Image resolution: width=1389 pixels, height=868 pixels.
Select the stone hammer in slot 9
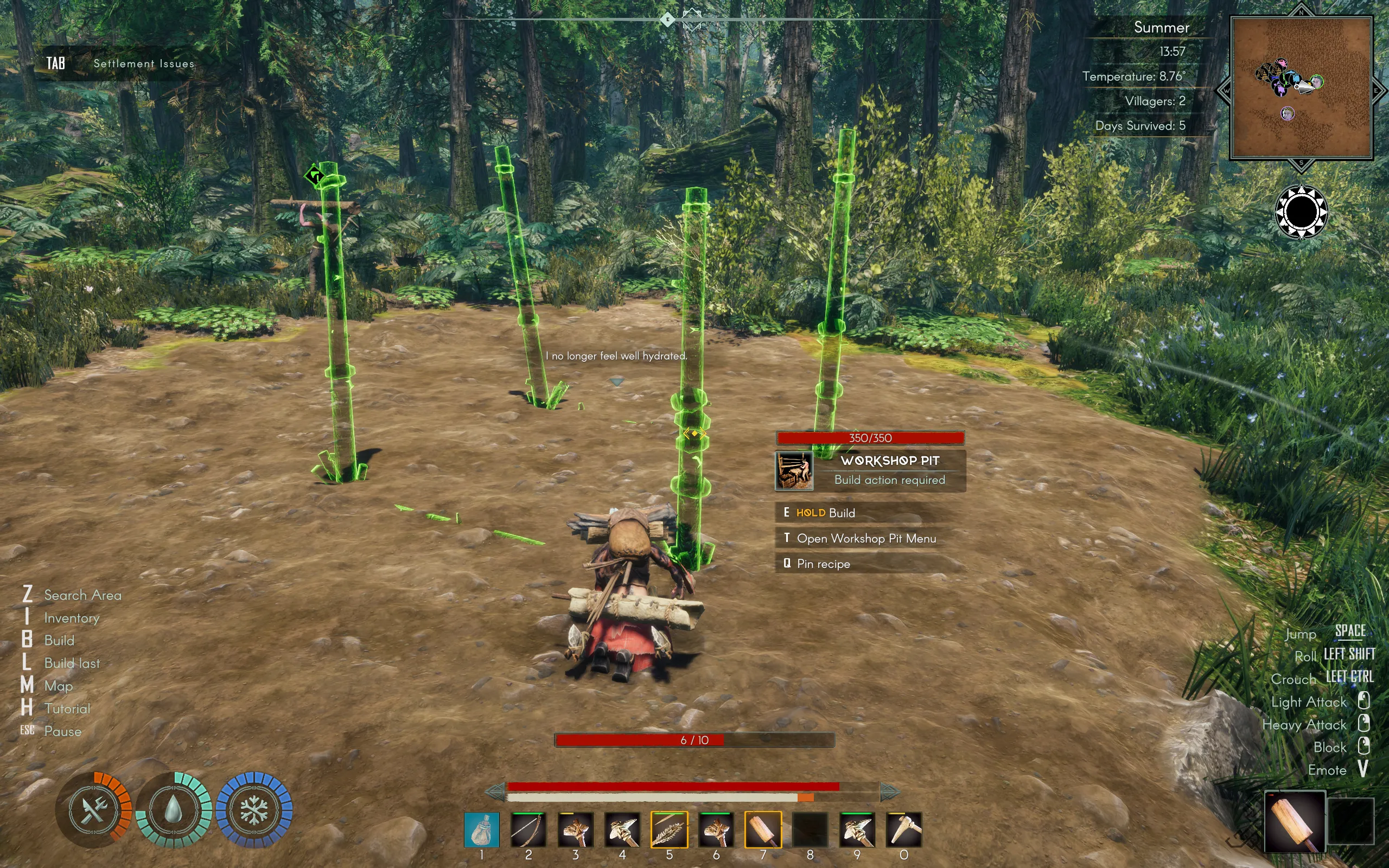pyautogui.click(x=857, y=829)
